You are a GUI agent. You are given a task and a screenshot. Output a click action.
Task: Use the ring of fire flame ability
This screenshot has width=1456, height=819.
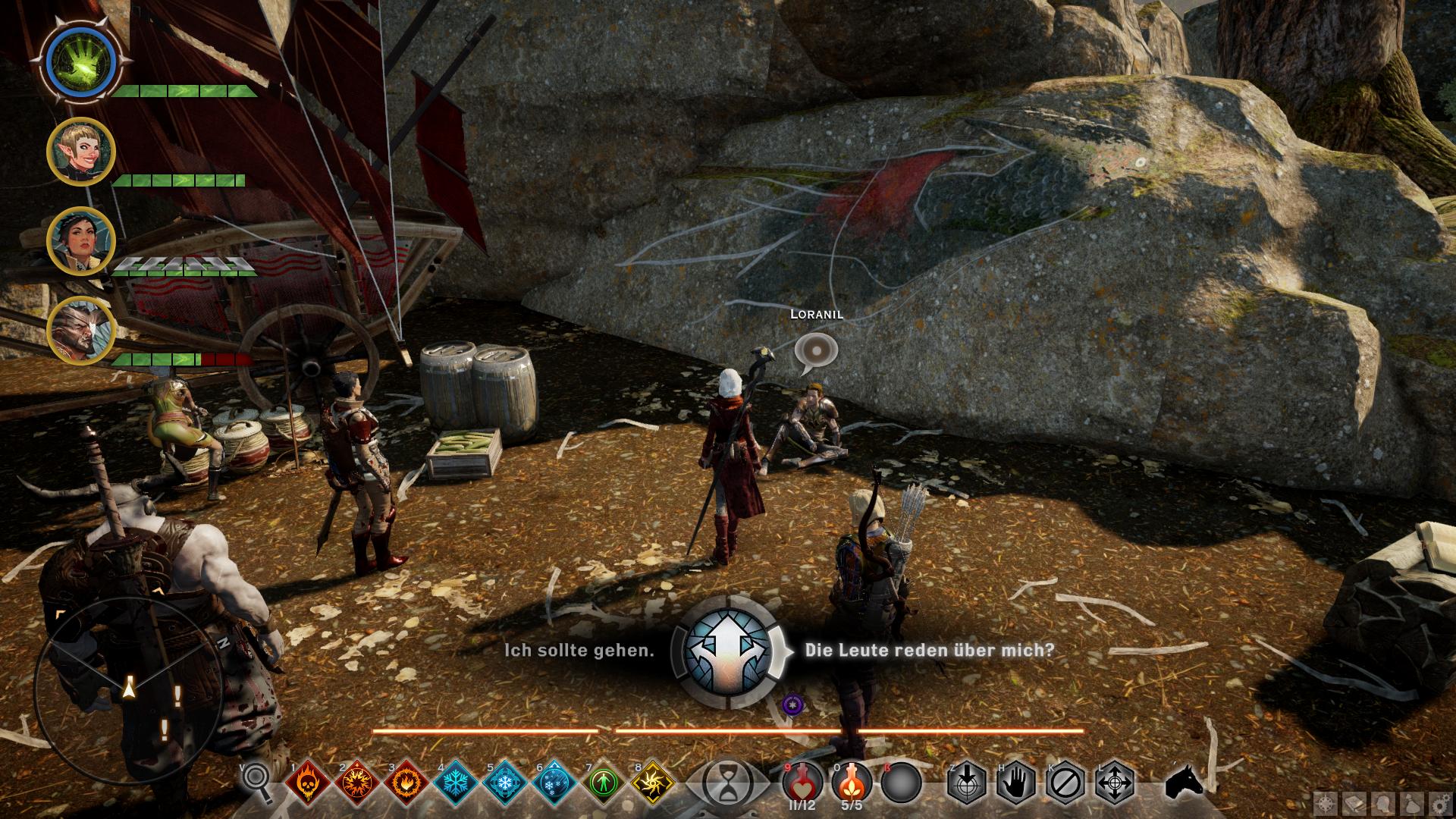406,782
